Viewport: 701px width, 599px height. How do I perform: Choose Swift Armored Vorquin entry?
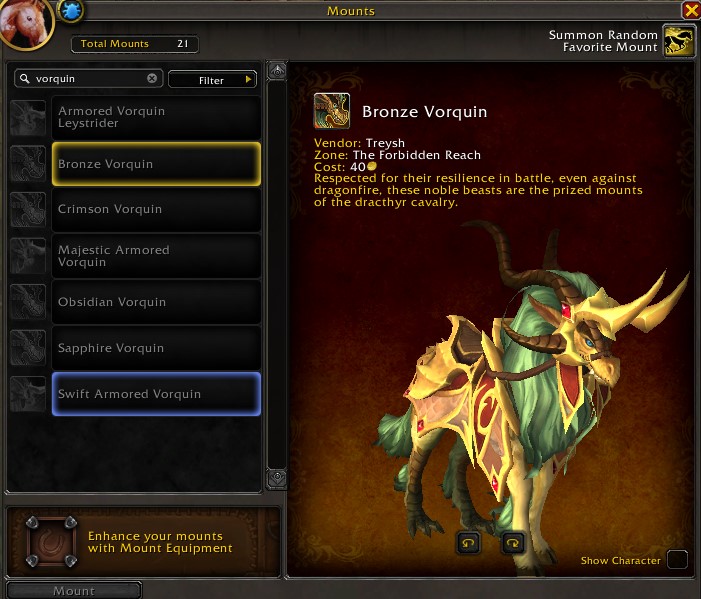click(155, 394)
